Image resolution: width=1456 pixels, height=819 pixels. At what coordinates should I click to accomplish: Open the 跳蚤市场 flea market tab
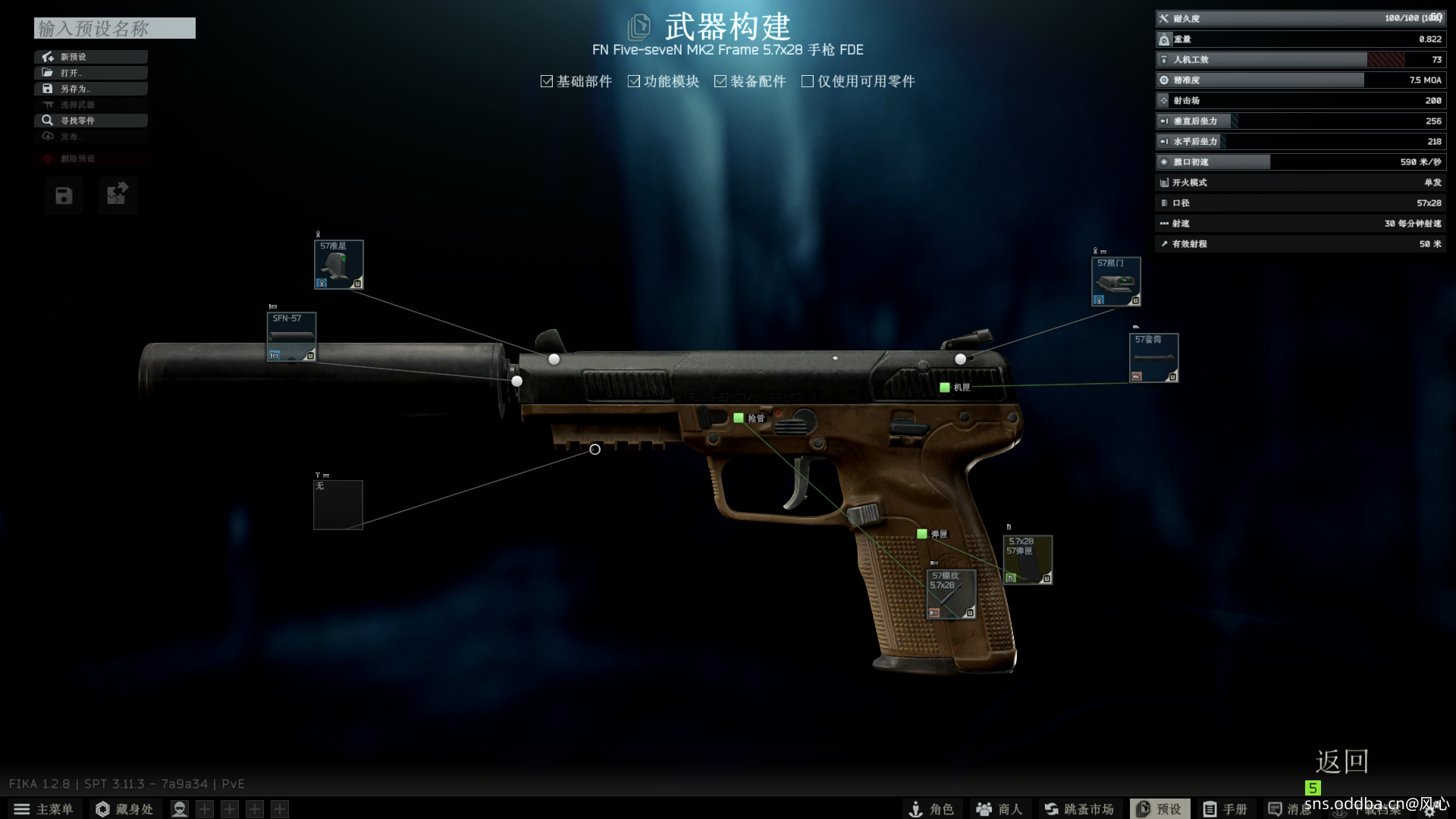(1079, 809)
